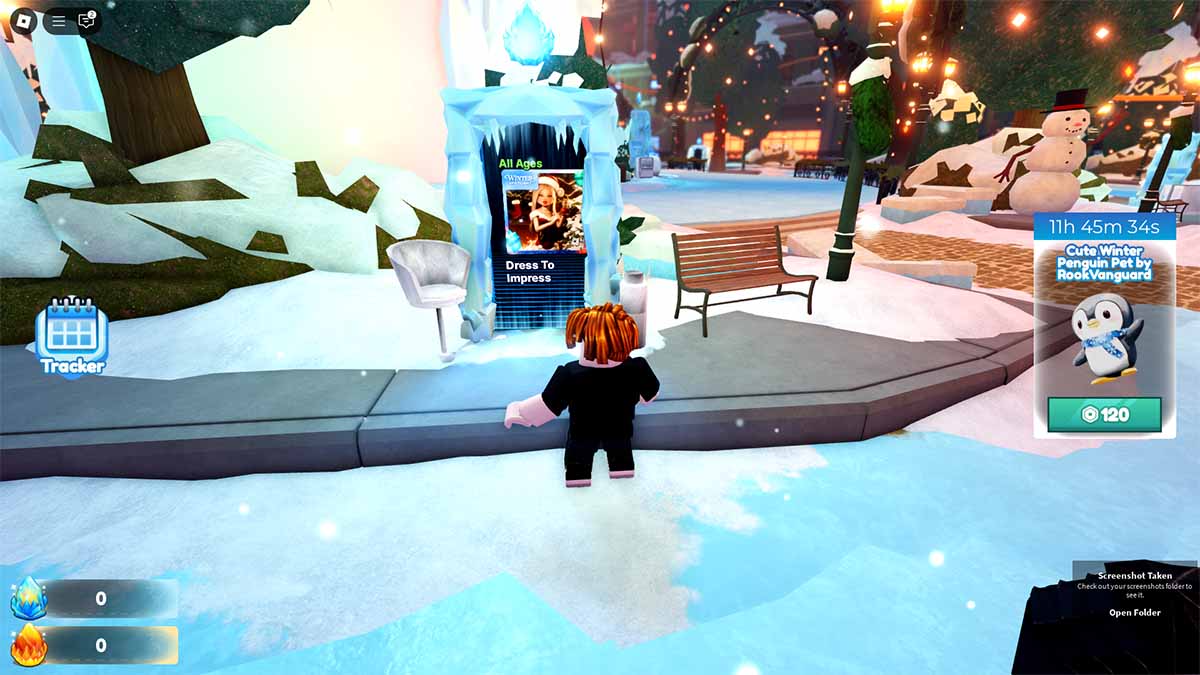Buy the penguin pet for 120 Robux
1200x675 pixels.
click(1104, 414)
